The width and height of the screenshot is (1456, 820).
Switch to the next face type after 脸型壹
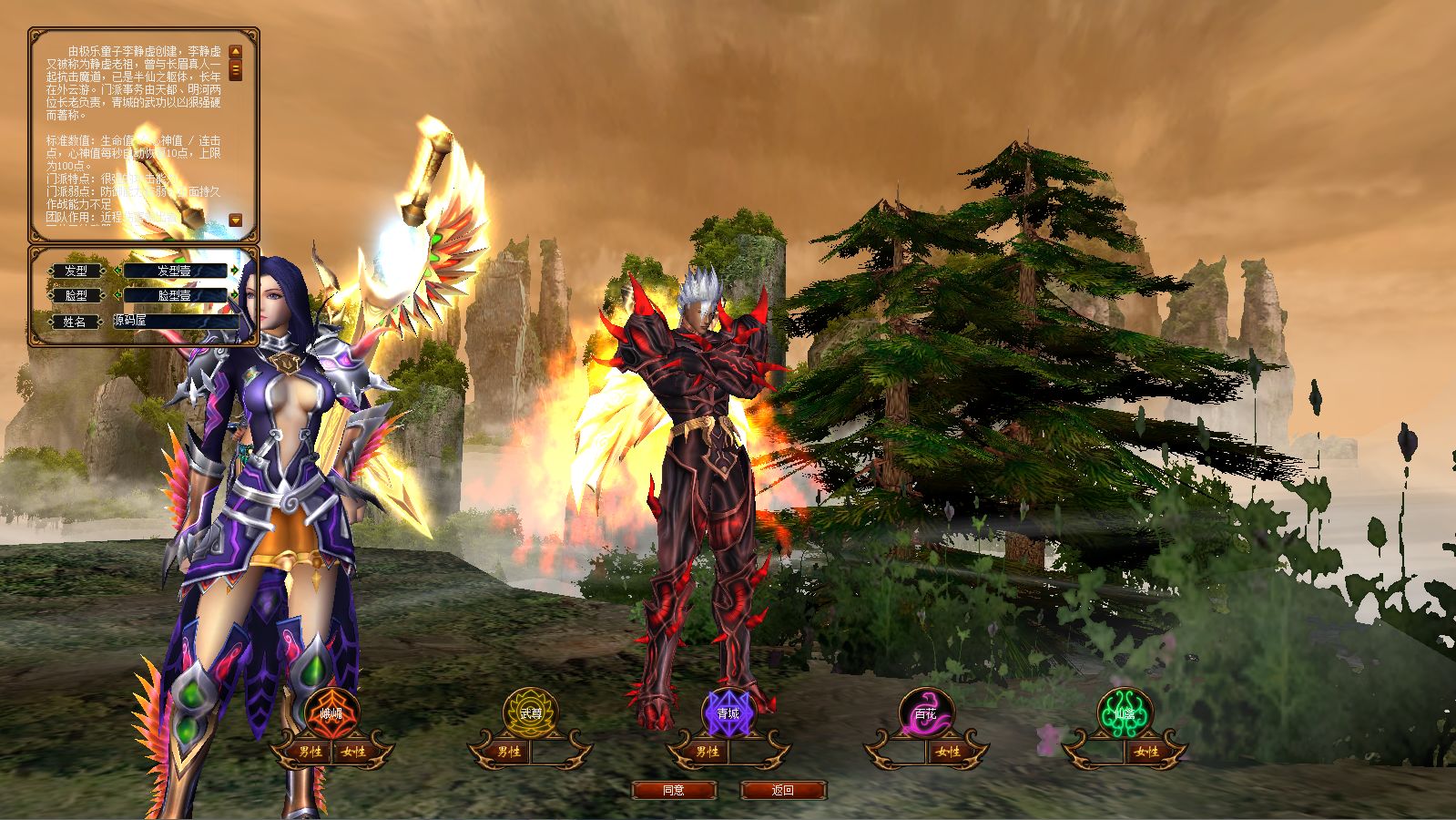(x=235, y=295)
